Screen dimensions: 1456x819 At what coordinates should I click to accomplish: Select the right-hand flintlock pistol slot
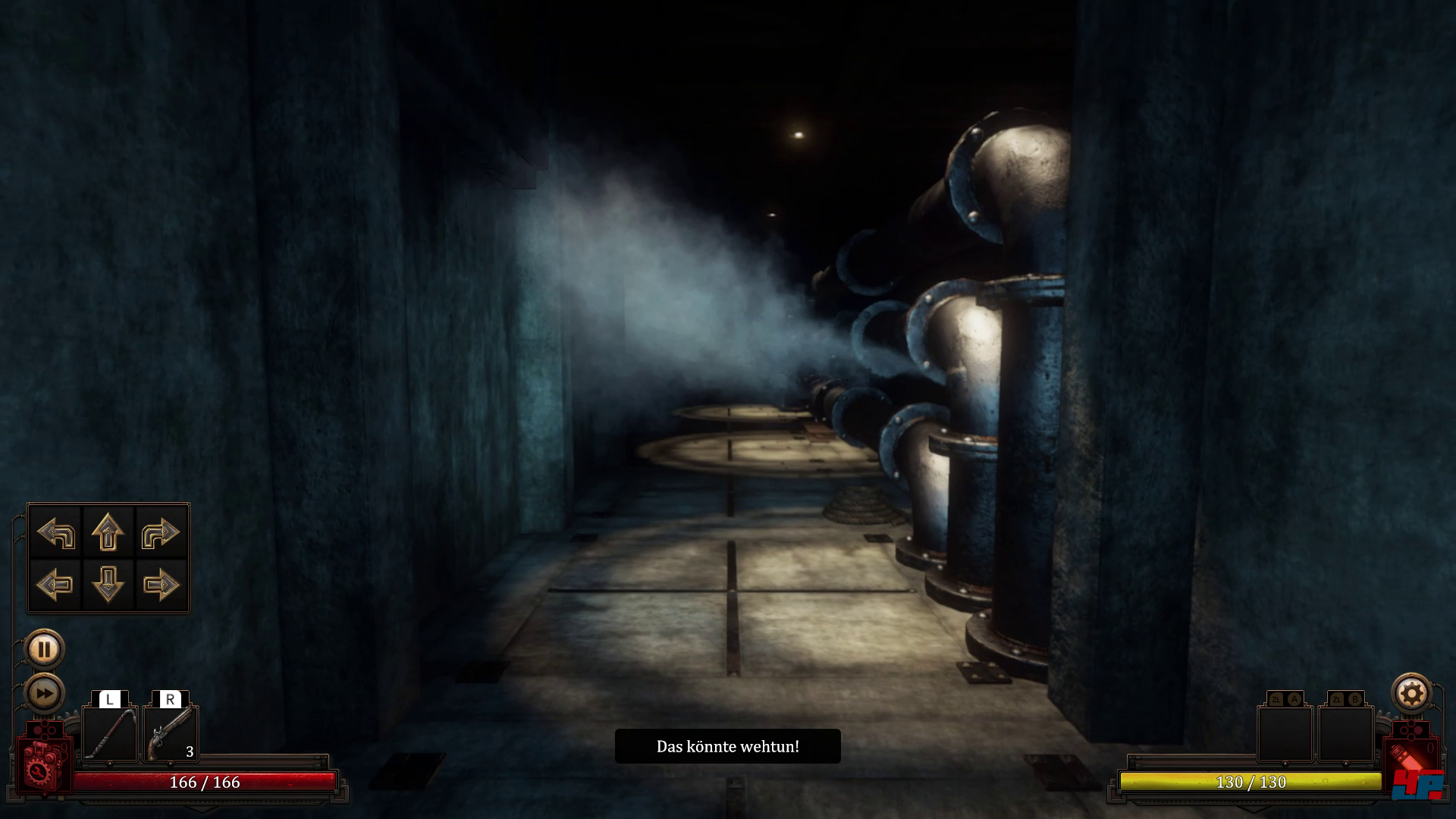[x=171, y=733]
